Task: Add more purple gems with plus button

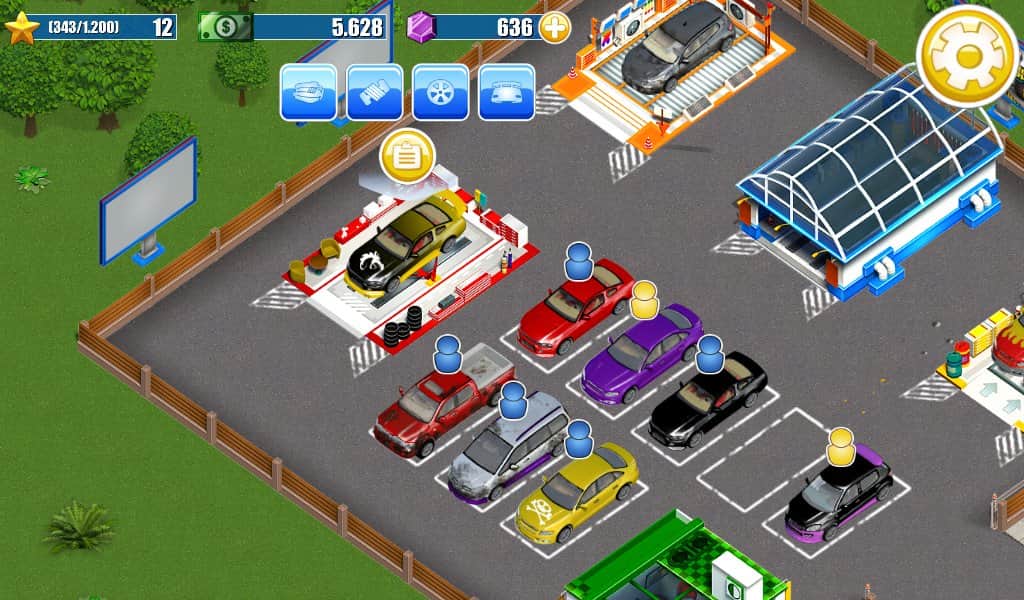Action: coord(555,27)
